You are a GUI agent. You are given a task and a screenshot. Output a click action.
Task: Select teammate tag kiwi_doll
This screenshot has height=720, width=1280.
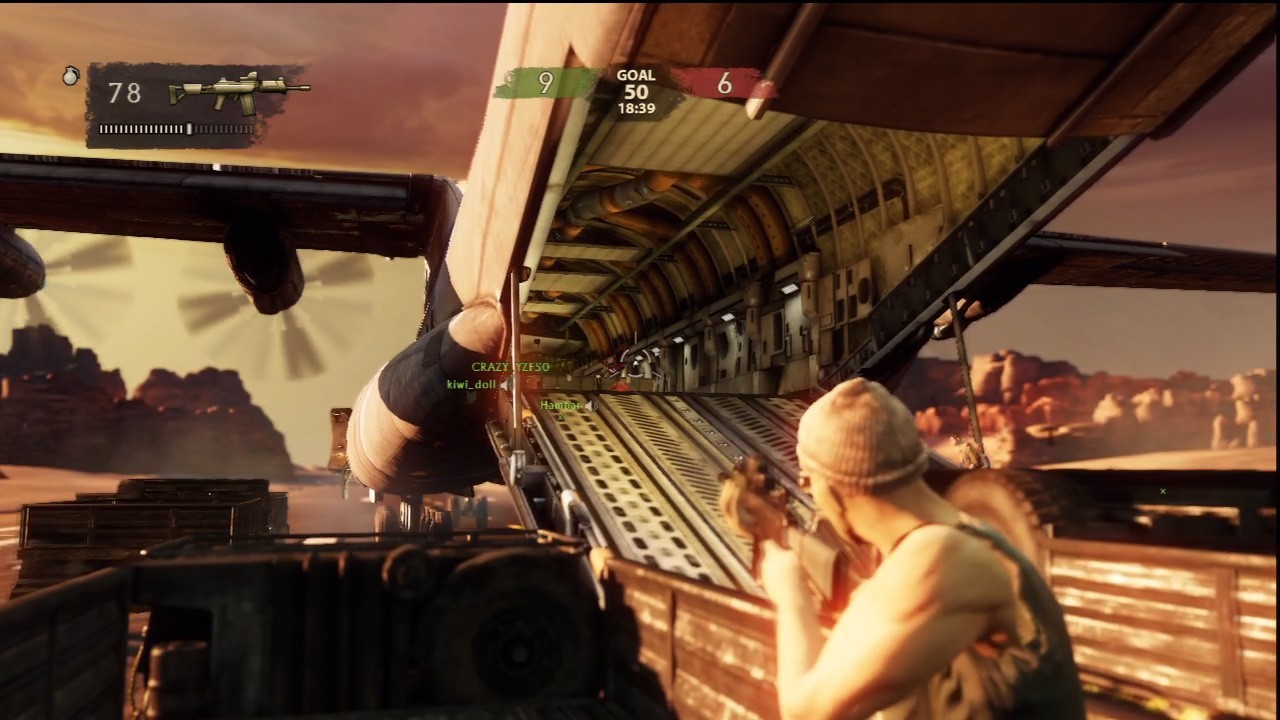click(x=471, y=384)
